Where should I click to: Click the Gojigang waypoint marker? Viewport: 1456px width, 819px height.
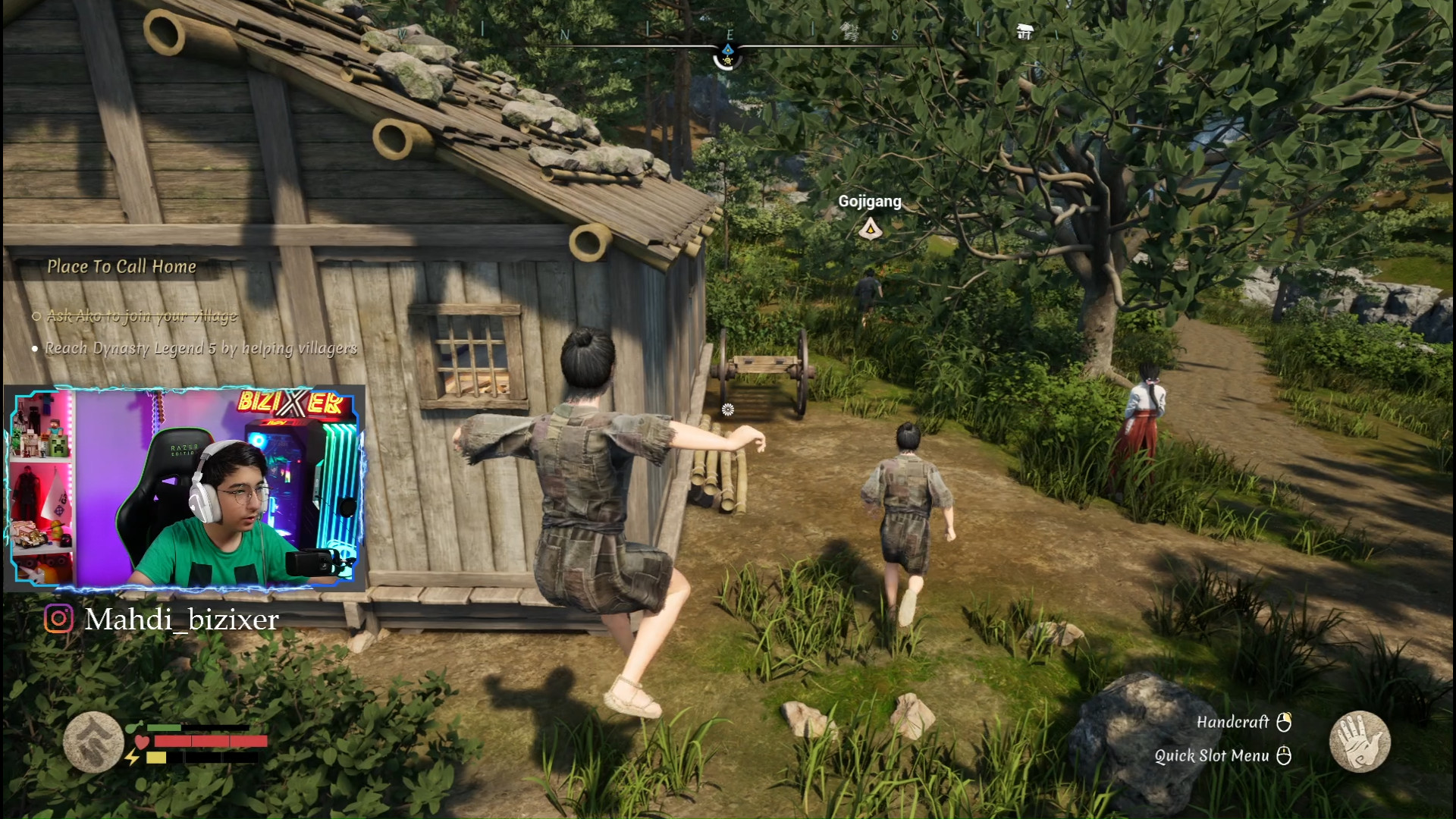pos(870,227)
